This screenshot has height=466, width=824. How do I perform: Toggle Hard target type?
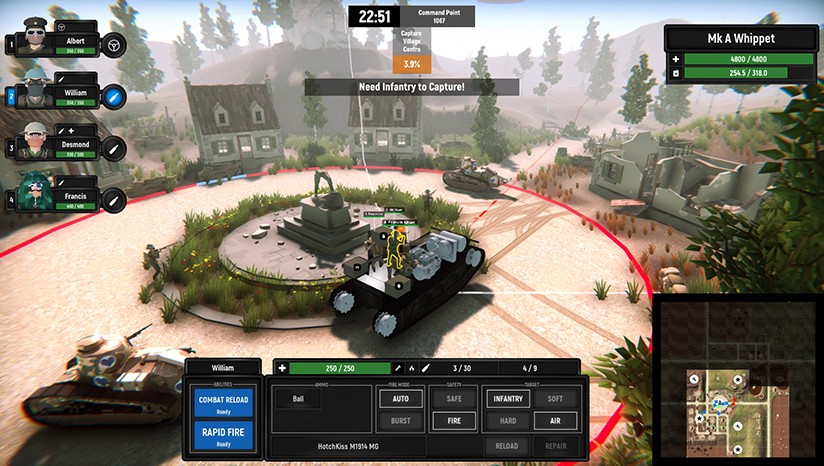(507, 421)
